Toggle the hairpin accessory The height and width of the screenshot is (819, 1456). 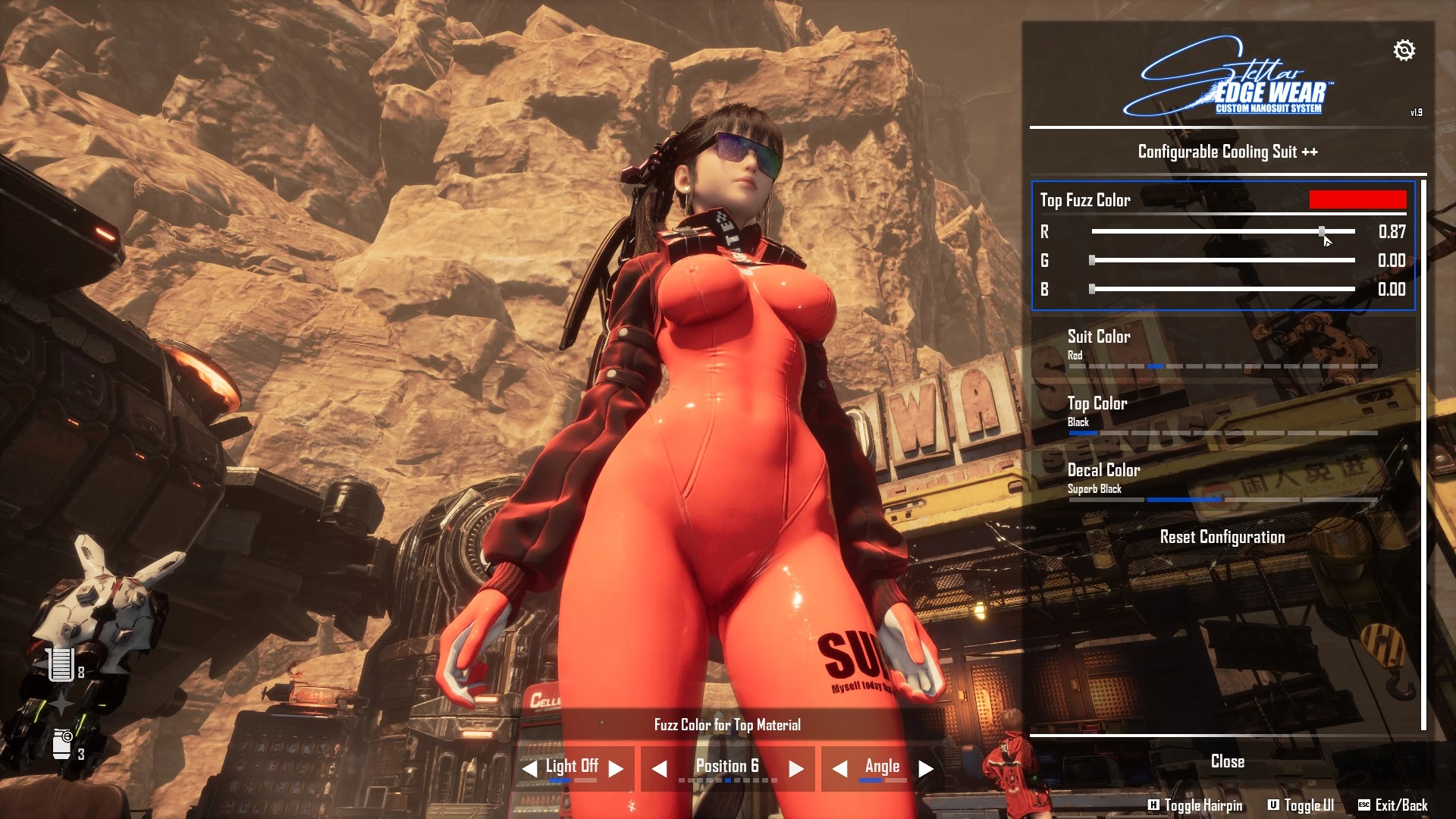(x=1195, y=805)
